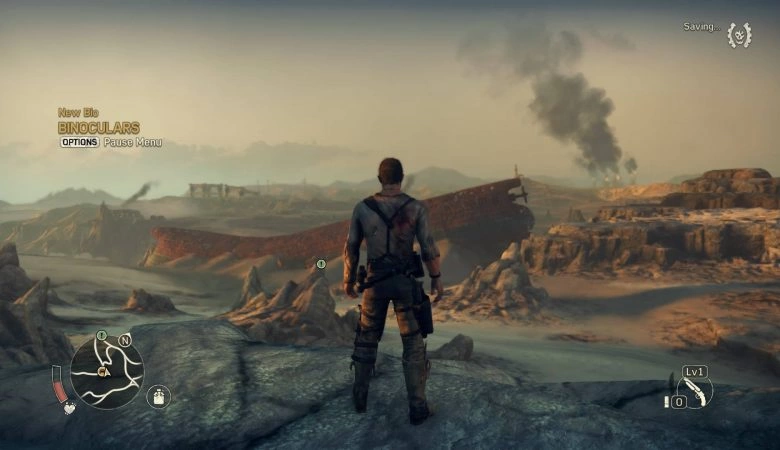Select the green objective marker on minimap edge
Screen dimensions: 780x450
(101, 336)
